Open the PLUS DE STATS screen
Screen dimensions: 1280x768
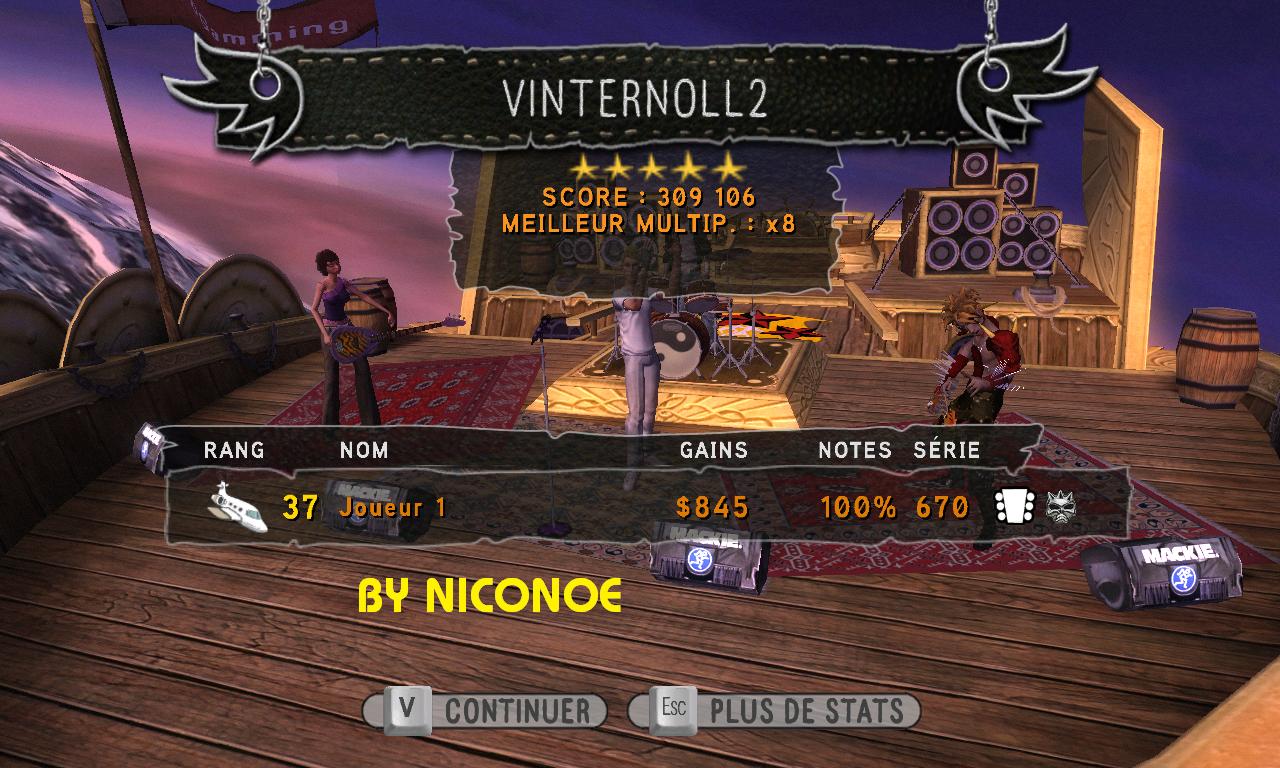coord(776,711)
